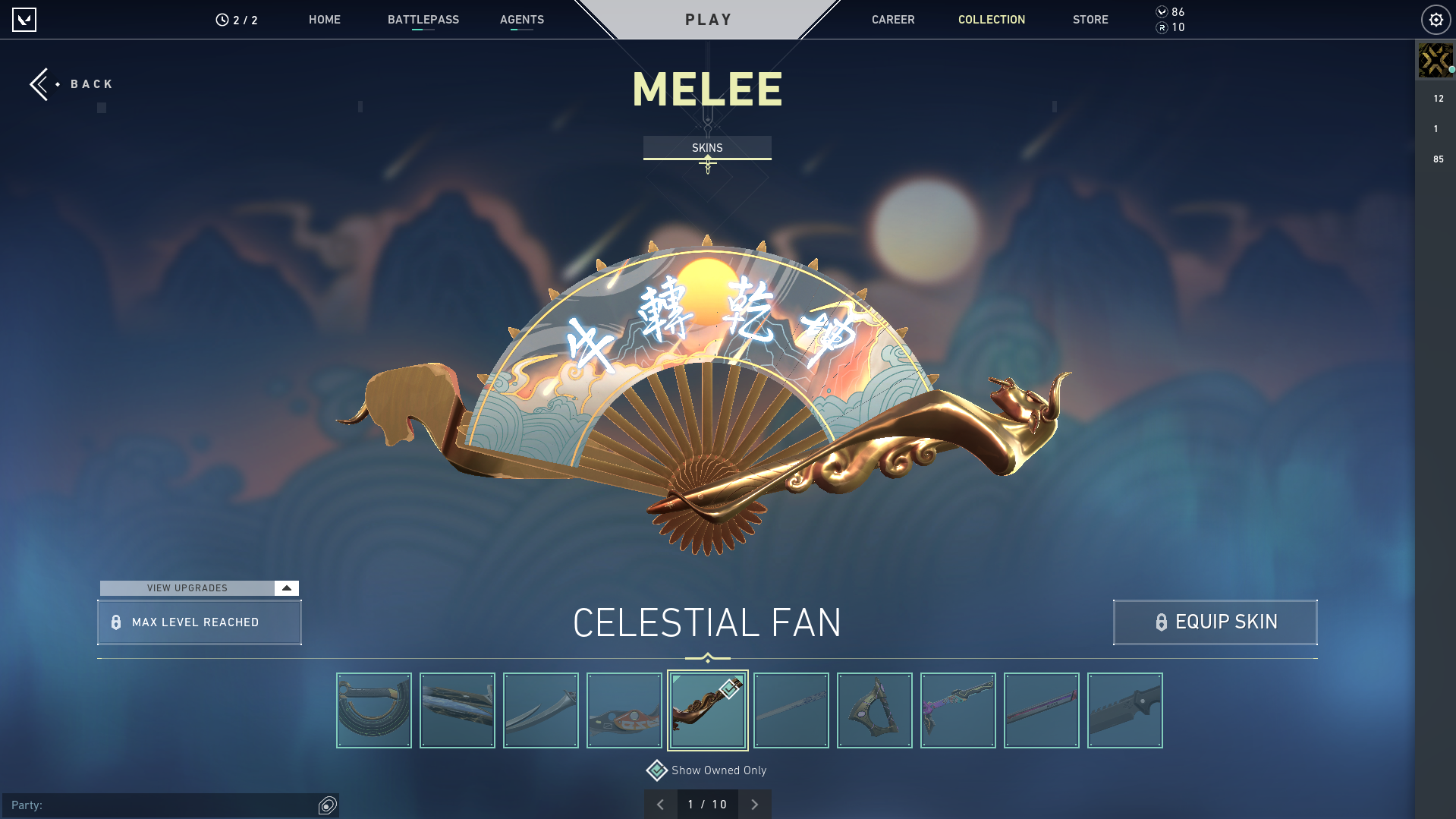Screen dimensions: 1456x819
Task: Select the player card banner in right sidebar
Action: click(x=1436, y=60)
